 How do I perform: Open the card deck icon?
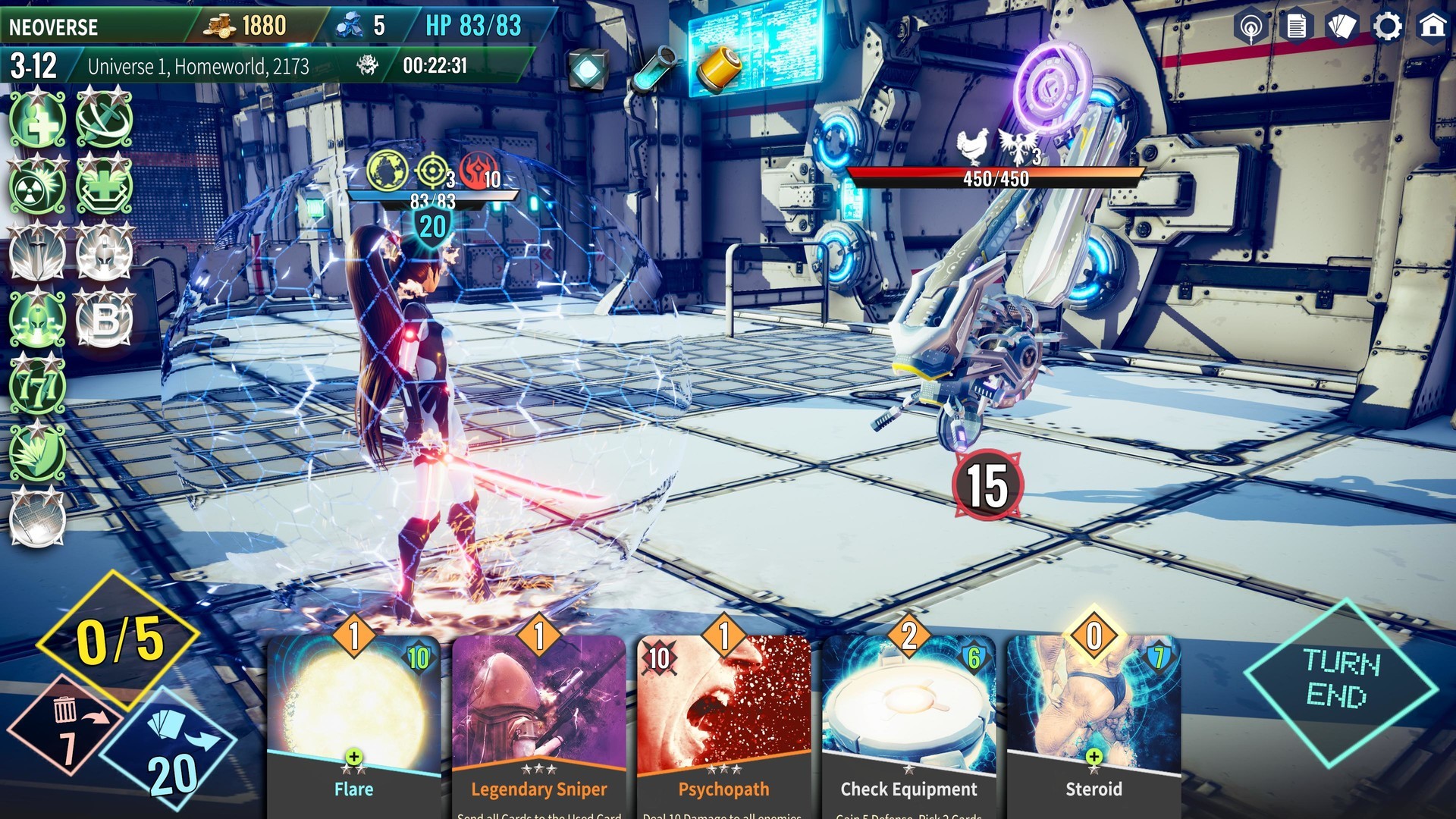click(x=1341, y=27)
